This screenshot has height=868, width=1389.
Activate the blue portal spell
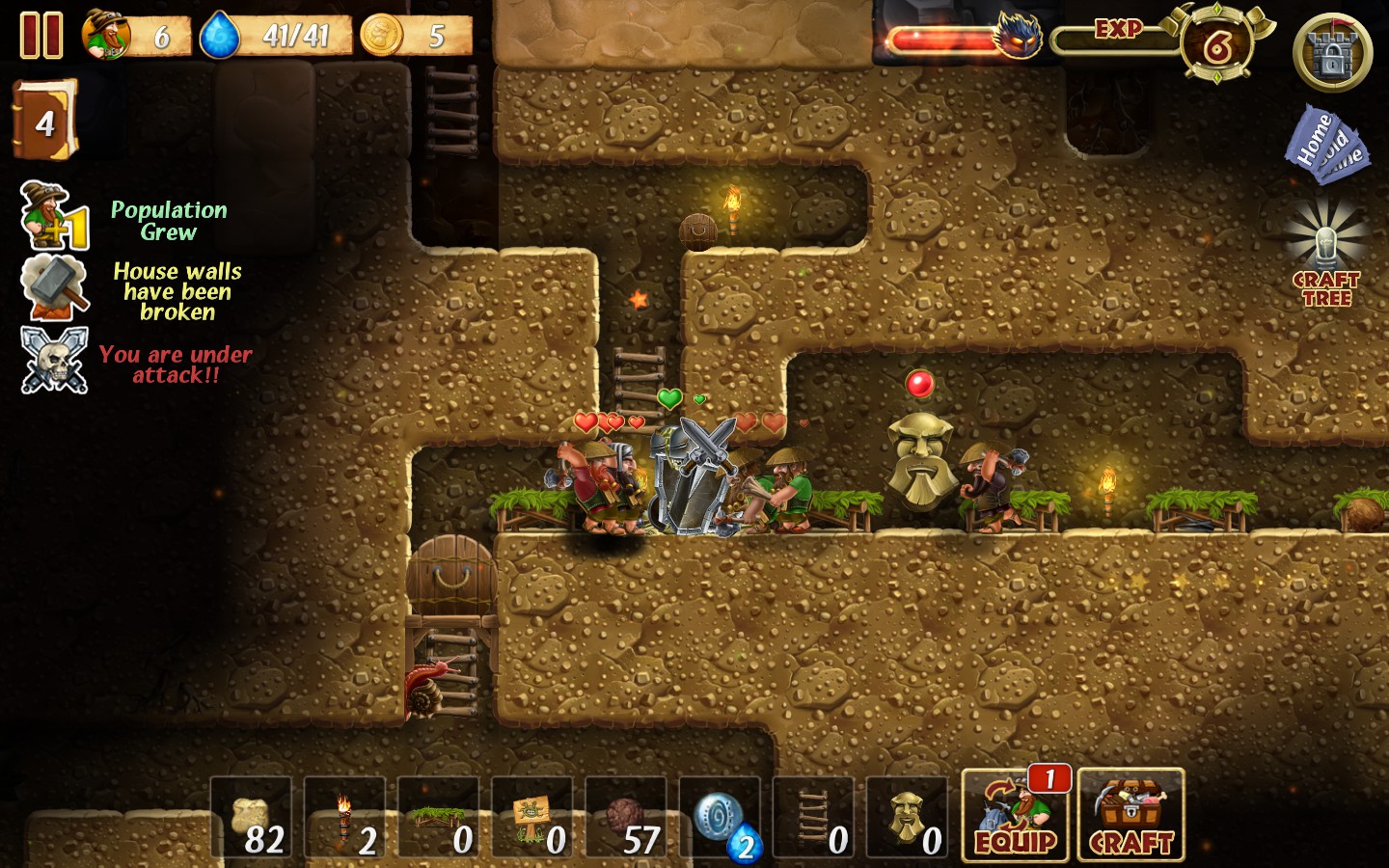(x=720, y=819)
